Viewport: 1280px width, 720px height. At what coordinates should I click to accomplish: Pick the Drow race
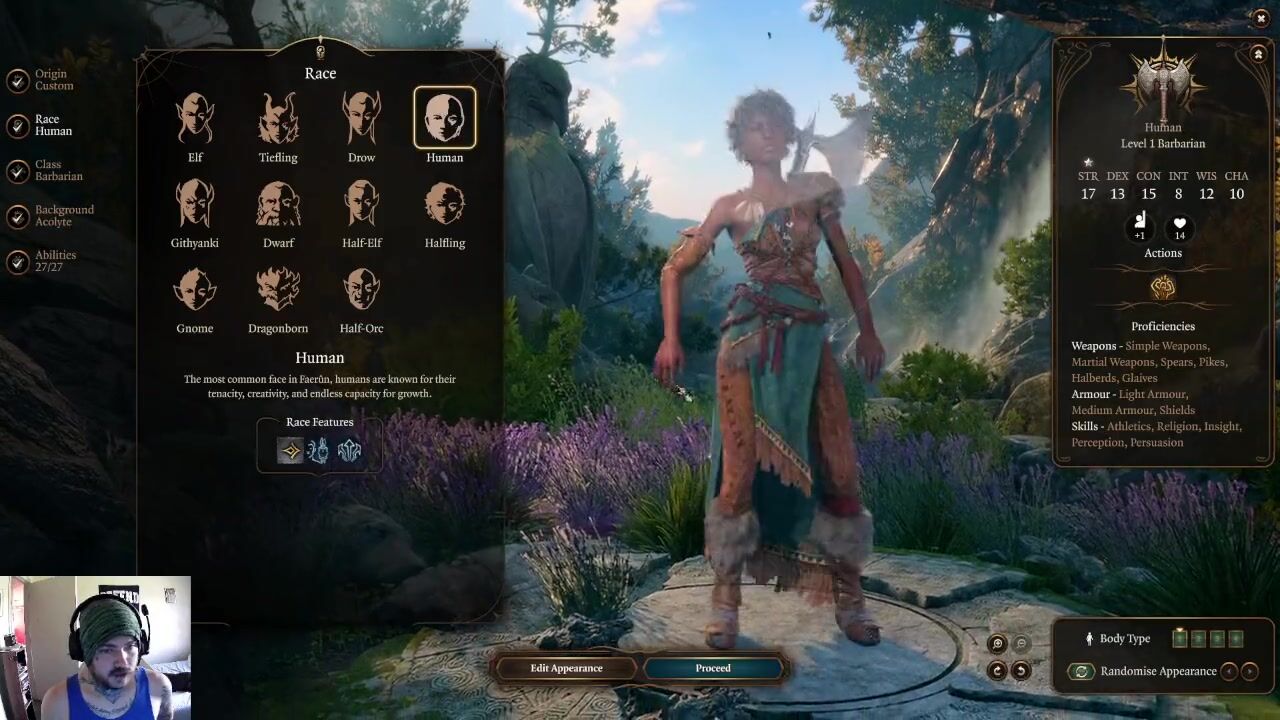pos(361,119)
